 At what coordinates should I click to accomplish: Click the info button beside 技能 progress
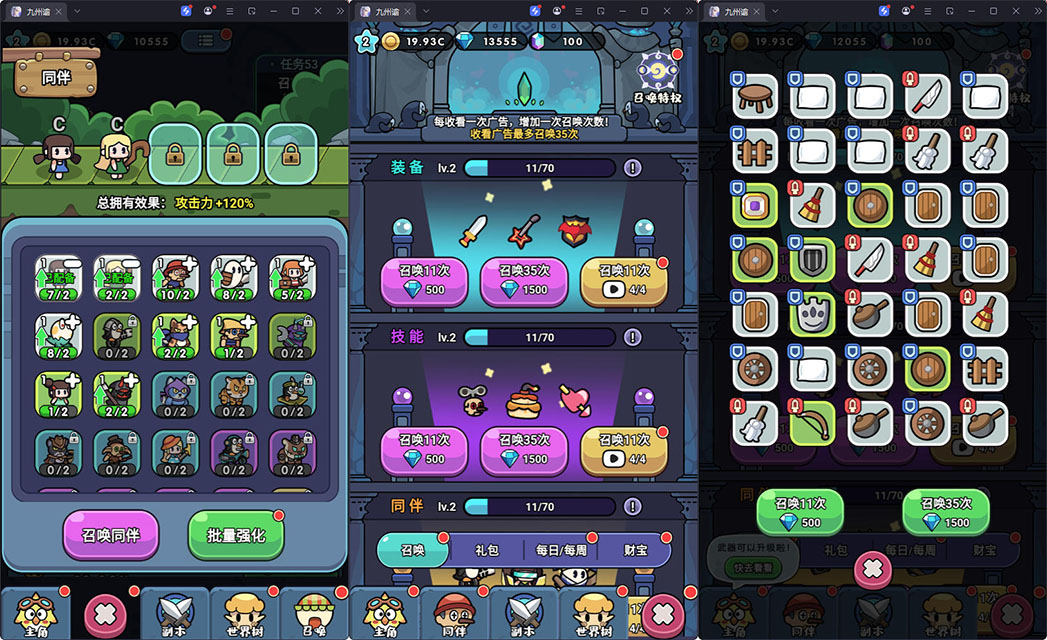point(632,338)
